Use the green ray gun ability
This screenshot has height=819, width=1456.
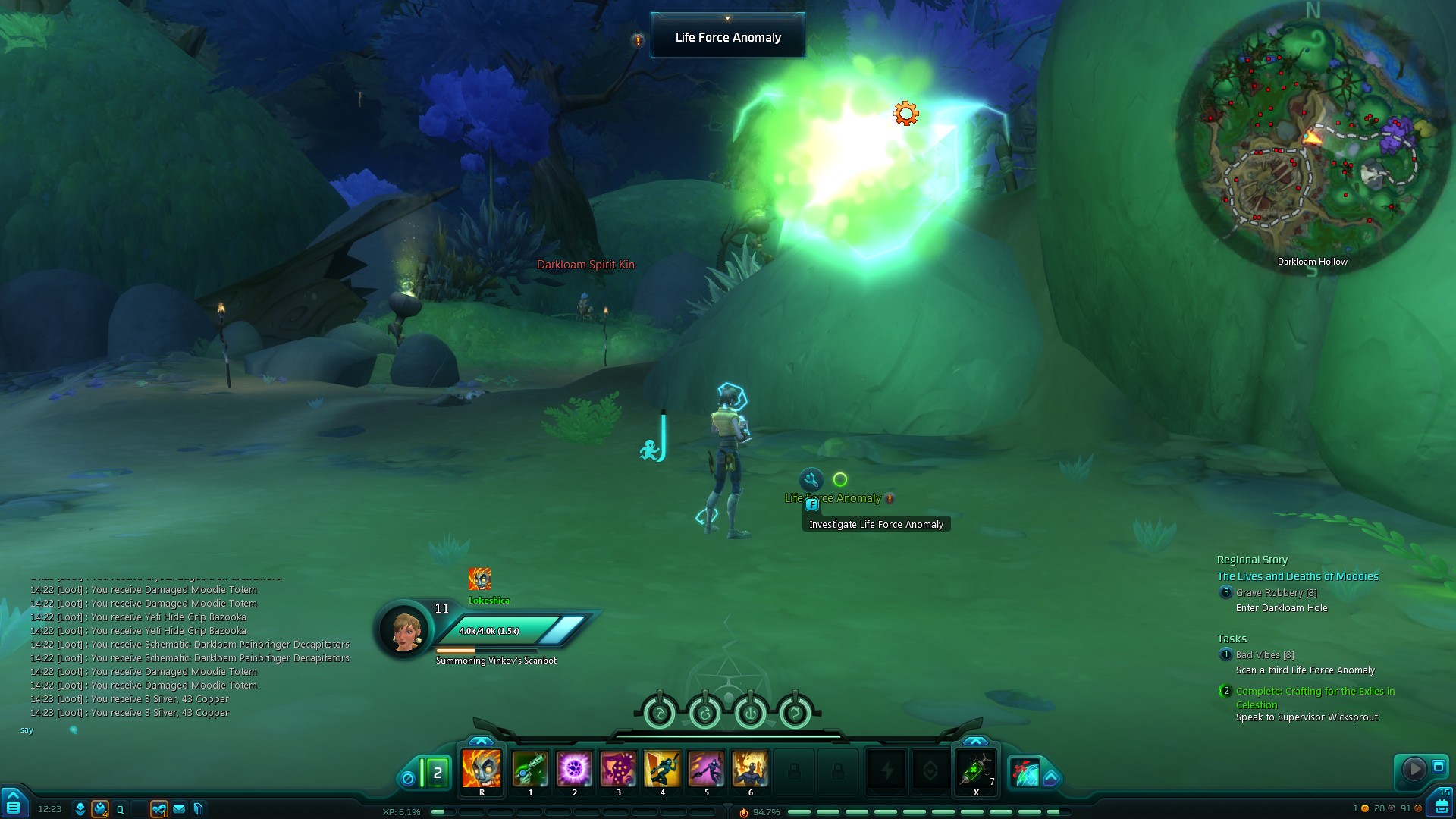click(x=530, y=769)
